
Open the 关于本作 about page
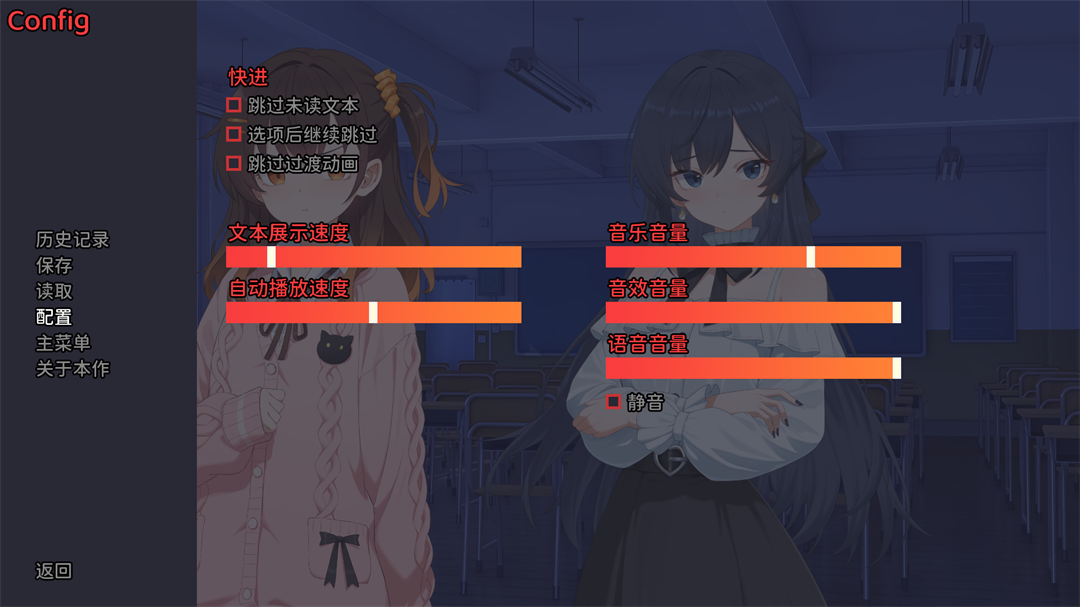tap(72, 369)
